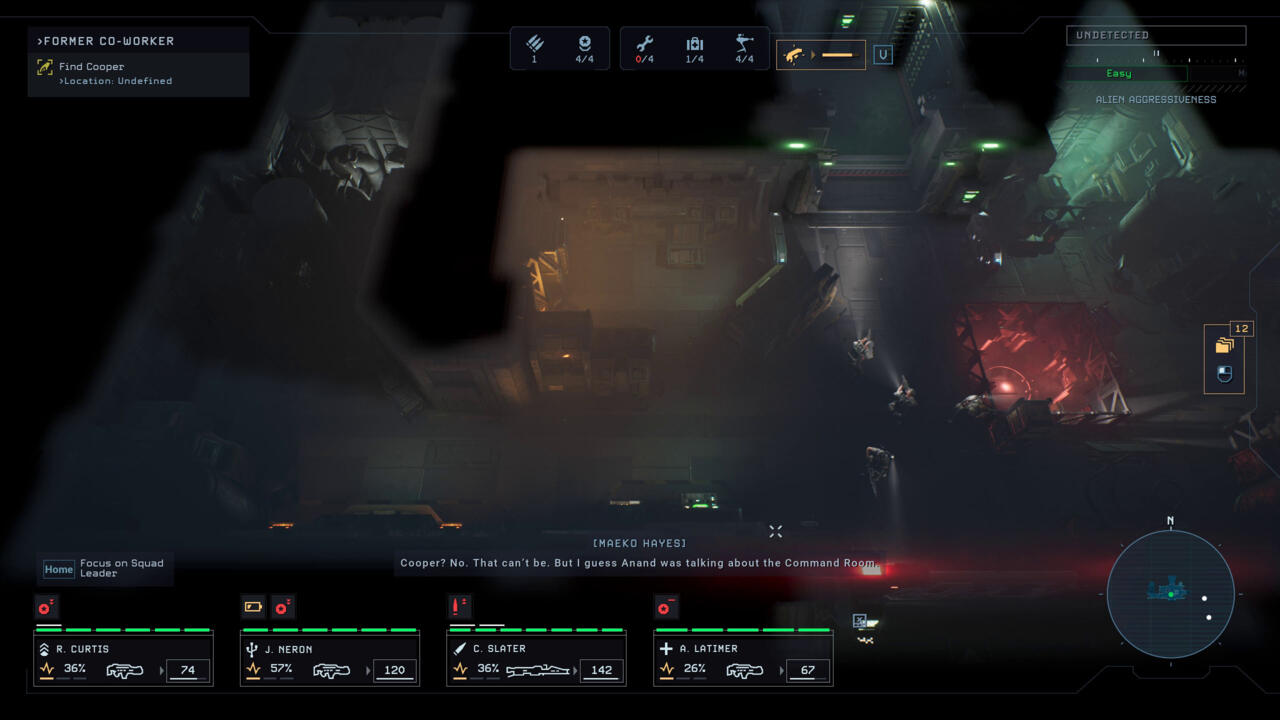The height and width of the screenshot is (720, 1280).
Task: Click the Find Cooper objective tracker
Action: 91,67
